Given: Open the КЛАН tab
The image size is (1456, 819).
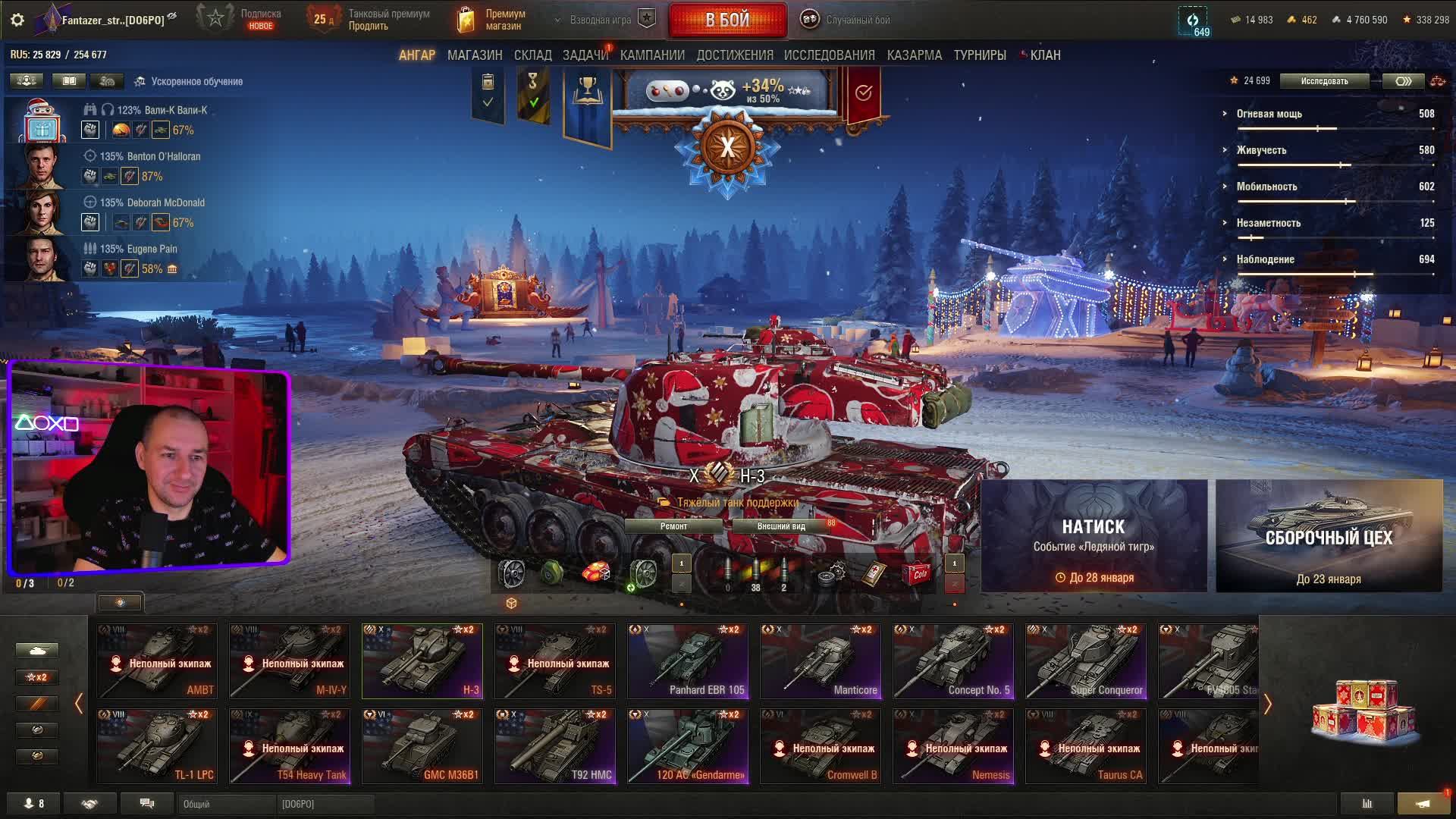Looking at the screenshot, I should click(1044, 55).
